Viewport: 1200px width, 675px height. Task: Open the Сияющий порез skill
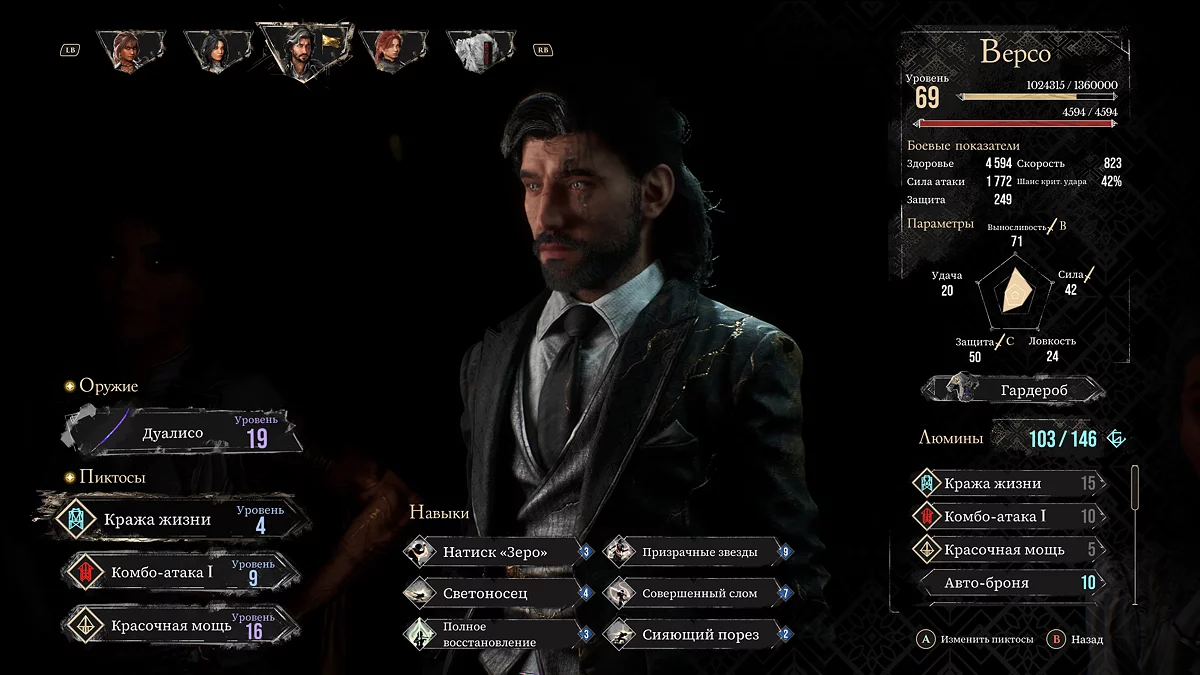697,634
